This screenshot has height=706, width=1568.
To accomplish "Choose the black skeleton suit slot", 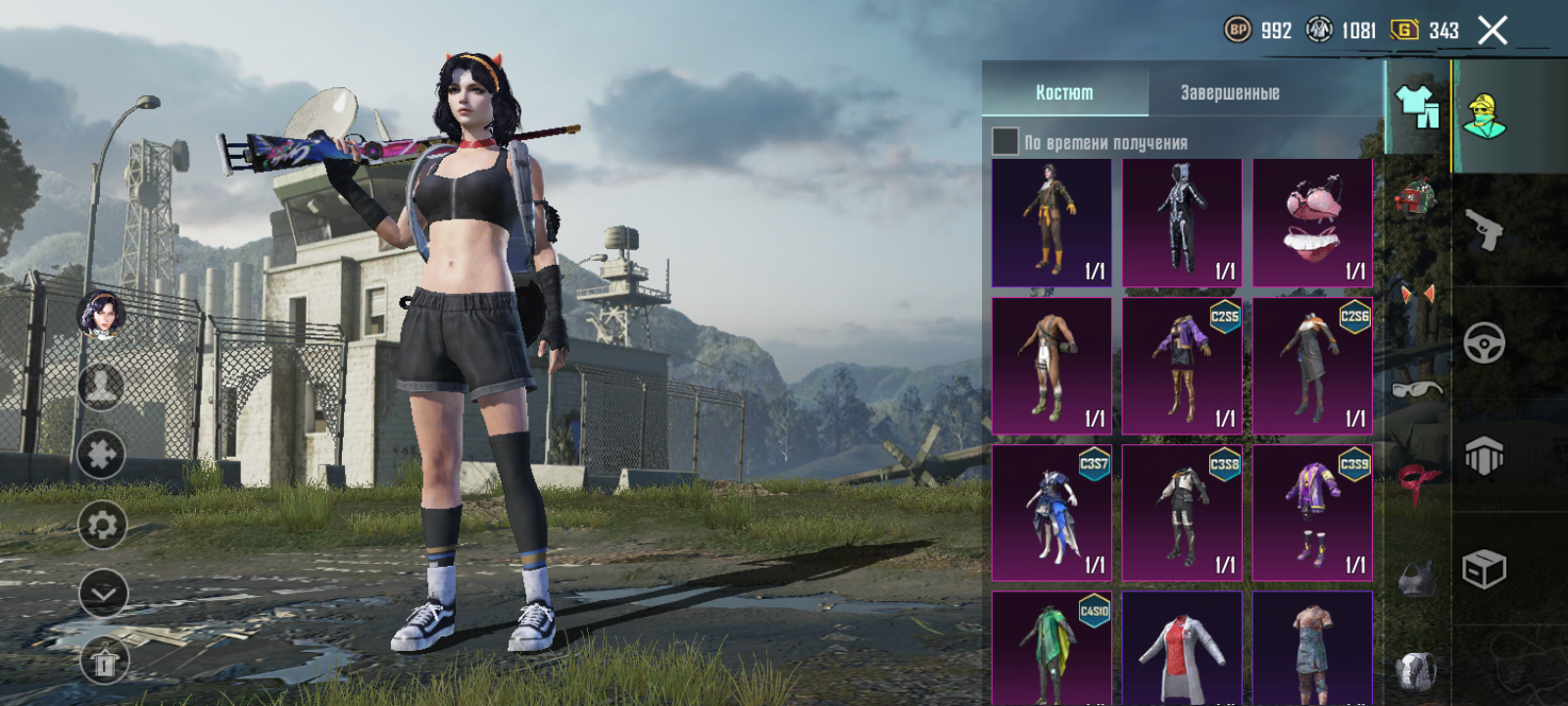I will coord(1182,223).
